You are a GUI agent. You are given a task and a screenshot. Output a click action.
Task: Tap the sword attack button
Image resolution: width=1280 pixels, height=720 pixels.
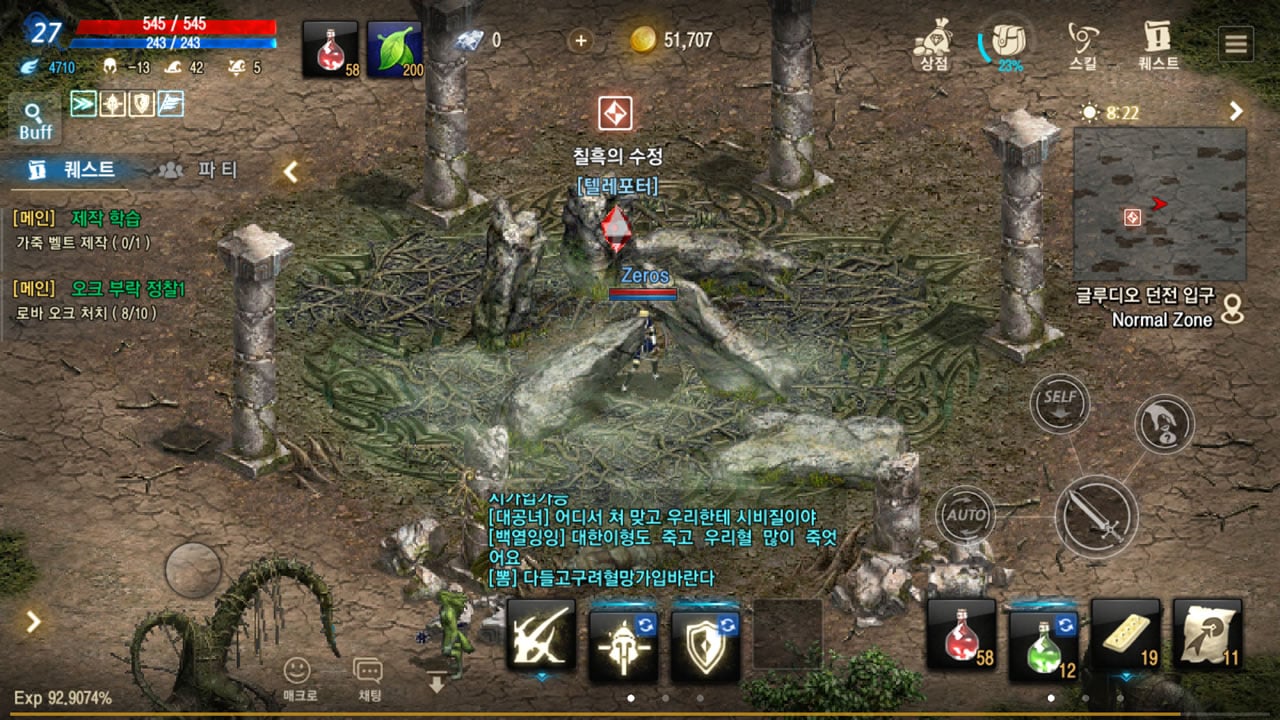(x=1096, y=516)
